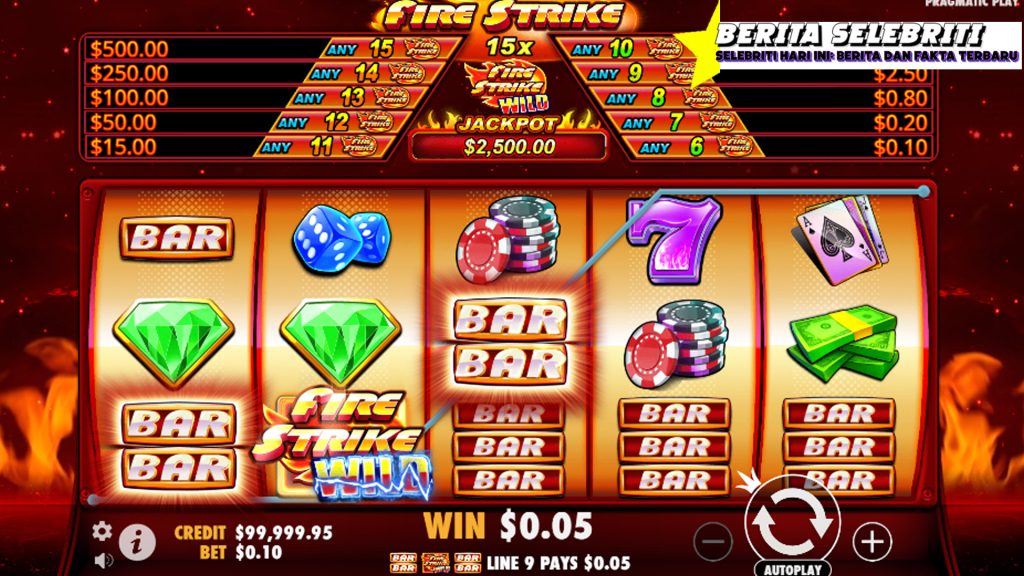Open the settings gear menu
The width and height of the screenshot is (1024, 576).
(102, 531)
